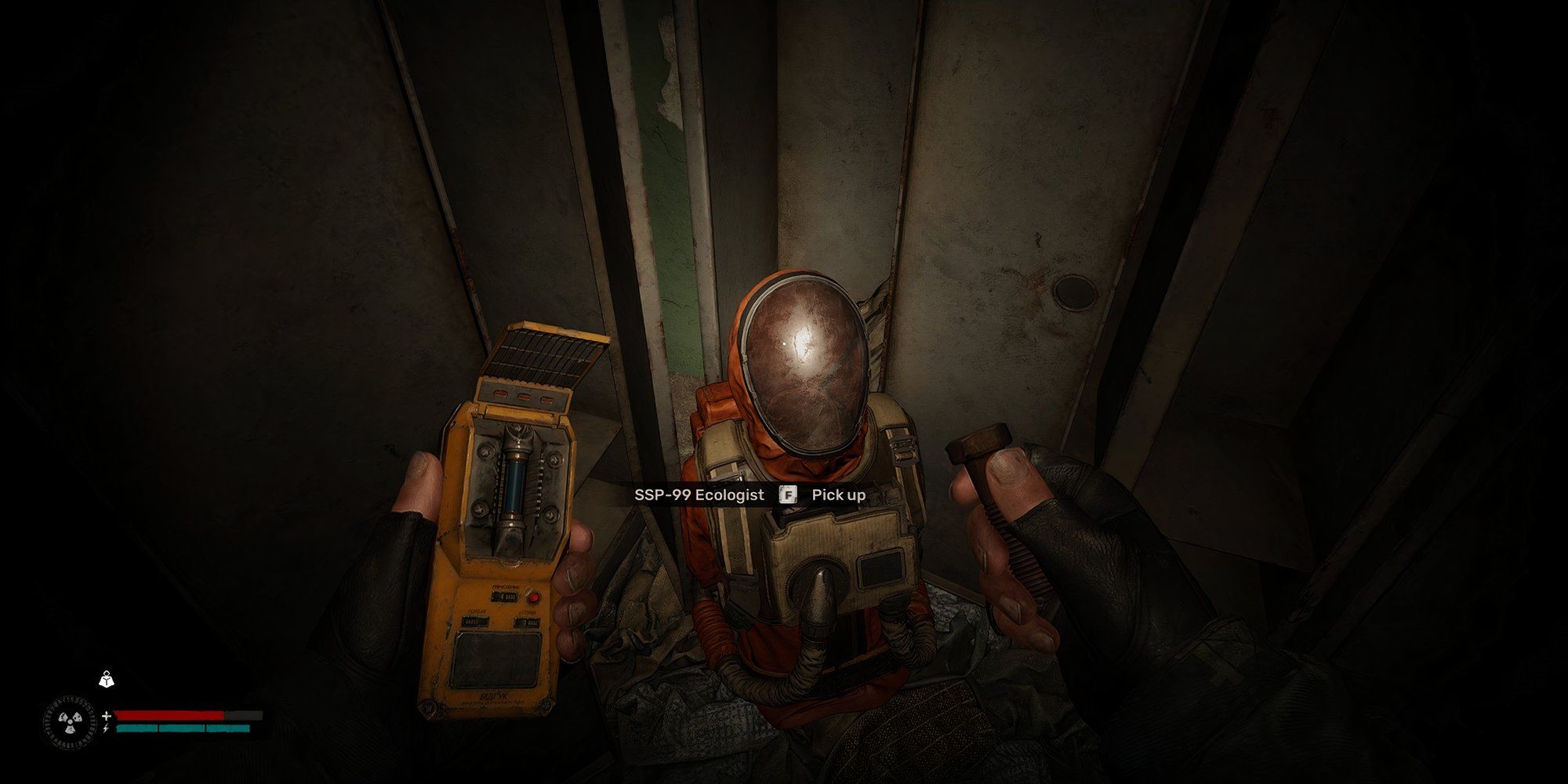Click the radiation symbol inside the HUD dial
The height and width of the screenshot is (784, 1568).
tap(71, 722)
